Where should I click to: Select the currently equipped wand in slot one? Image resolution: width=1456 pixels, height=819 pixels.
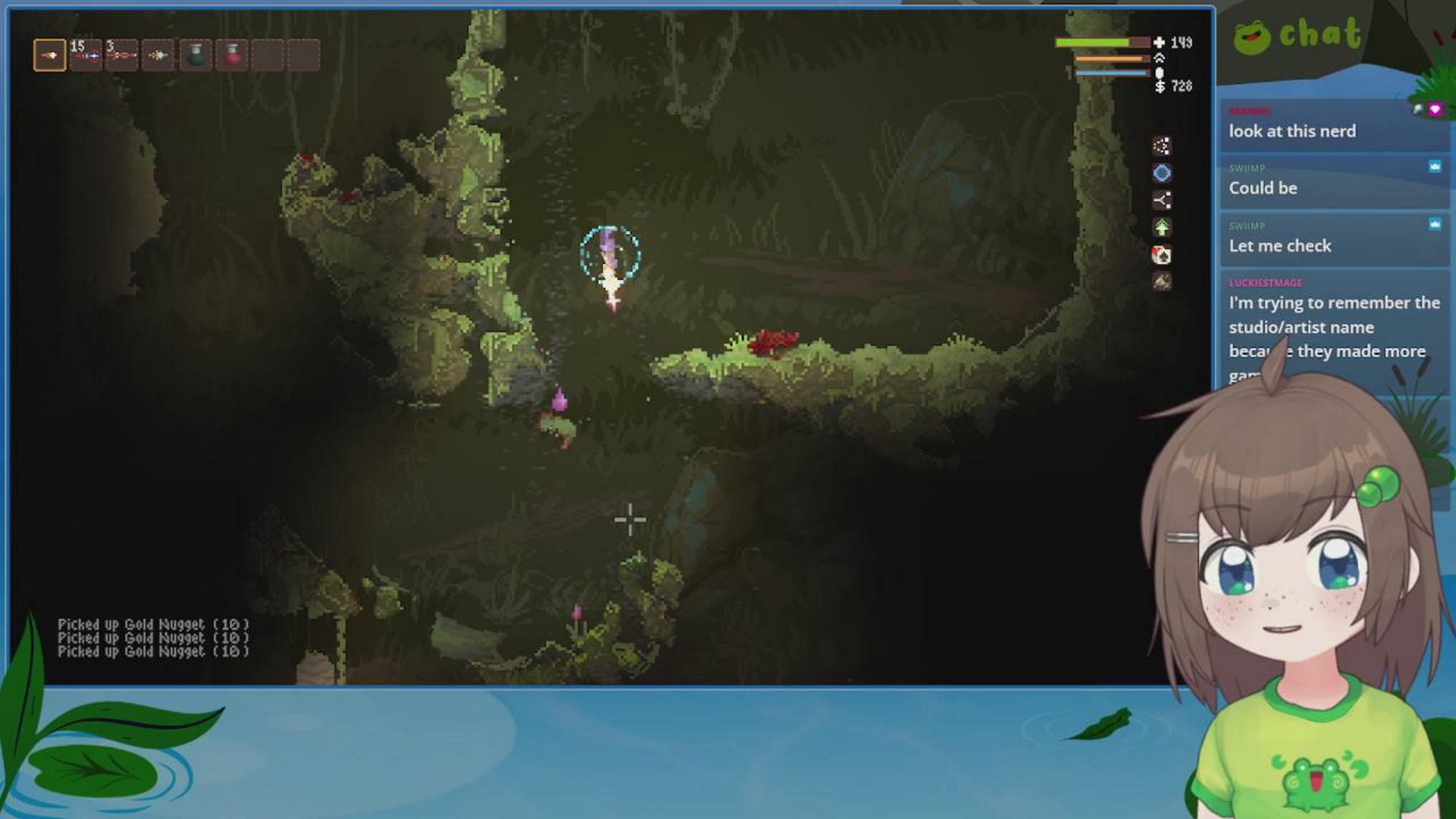pyautogui.click(x=50, y=55)
